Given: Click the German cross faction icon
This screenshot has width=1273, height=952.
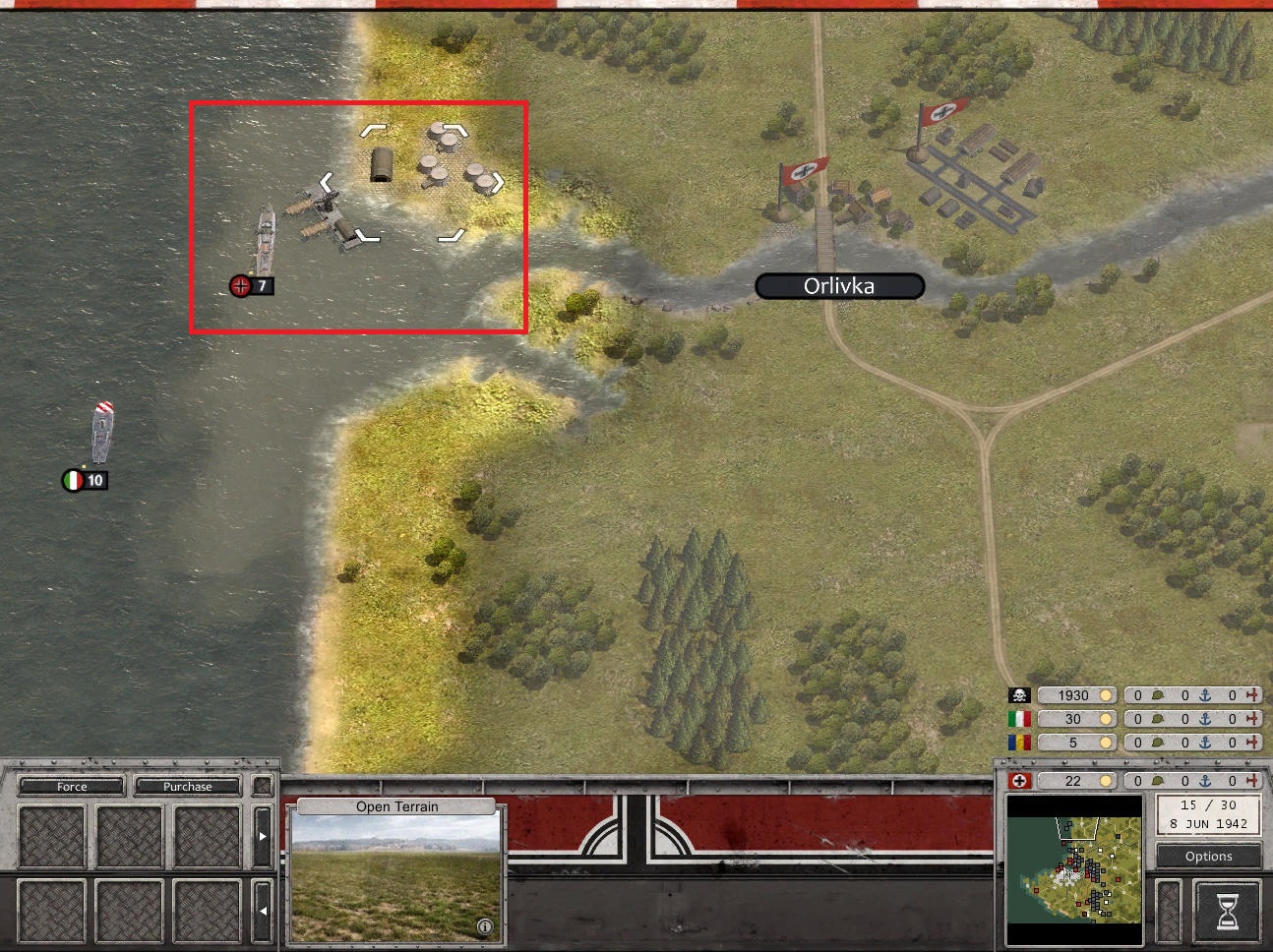Looking at the screenshot, I should [x=1020, y=781].
